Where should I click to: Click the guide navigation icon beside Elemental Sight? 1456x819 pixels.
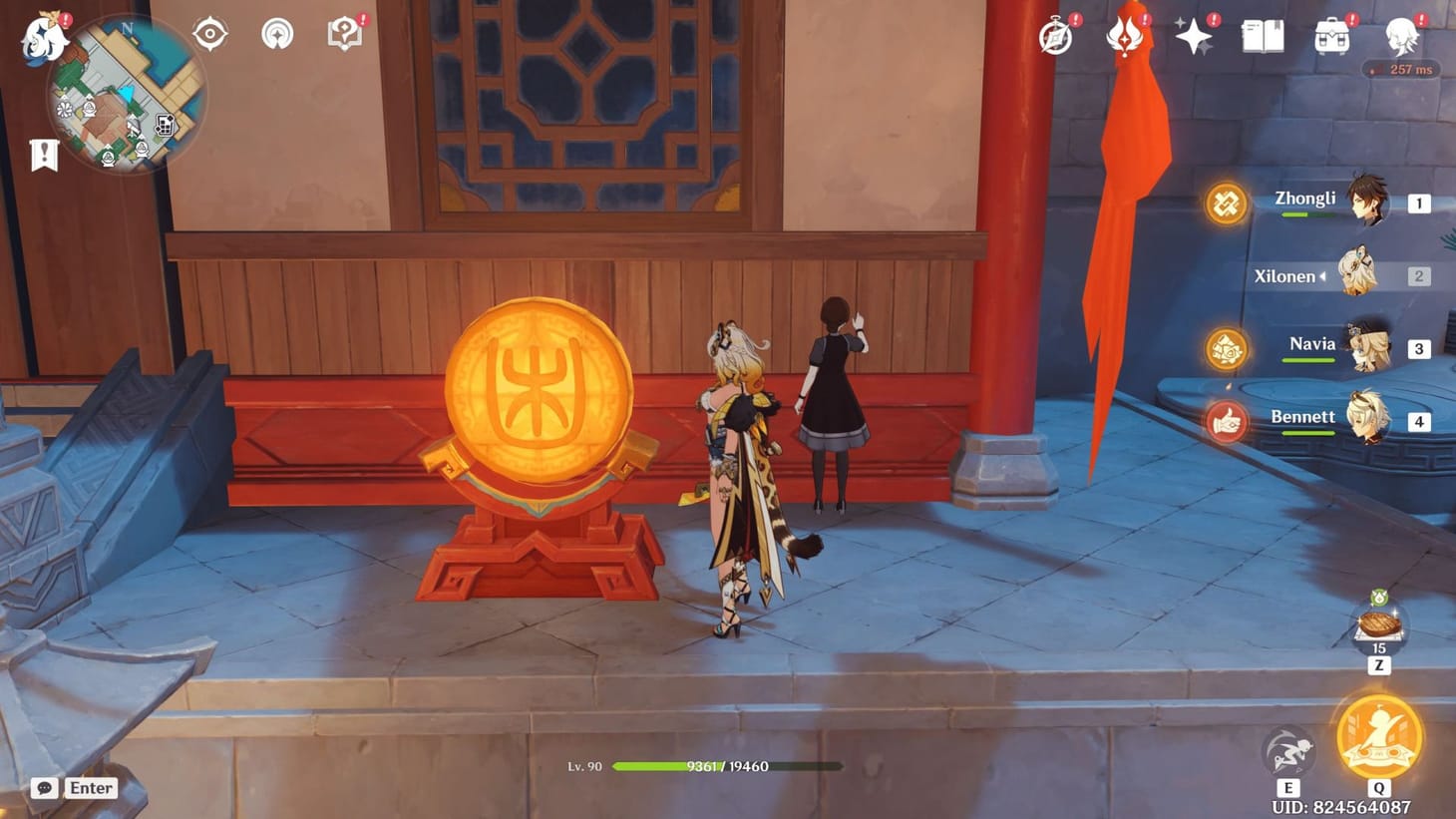(275, 33)
